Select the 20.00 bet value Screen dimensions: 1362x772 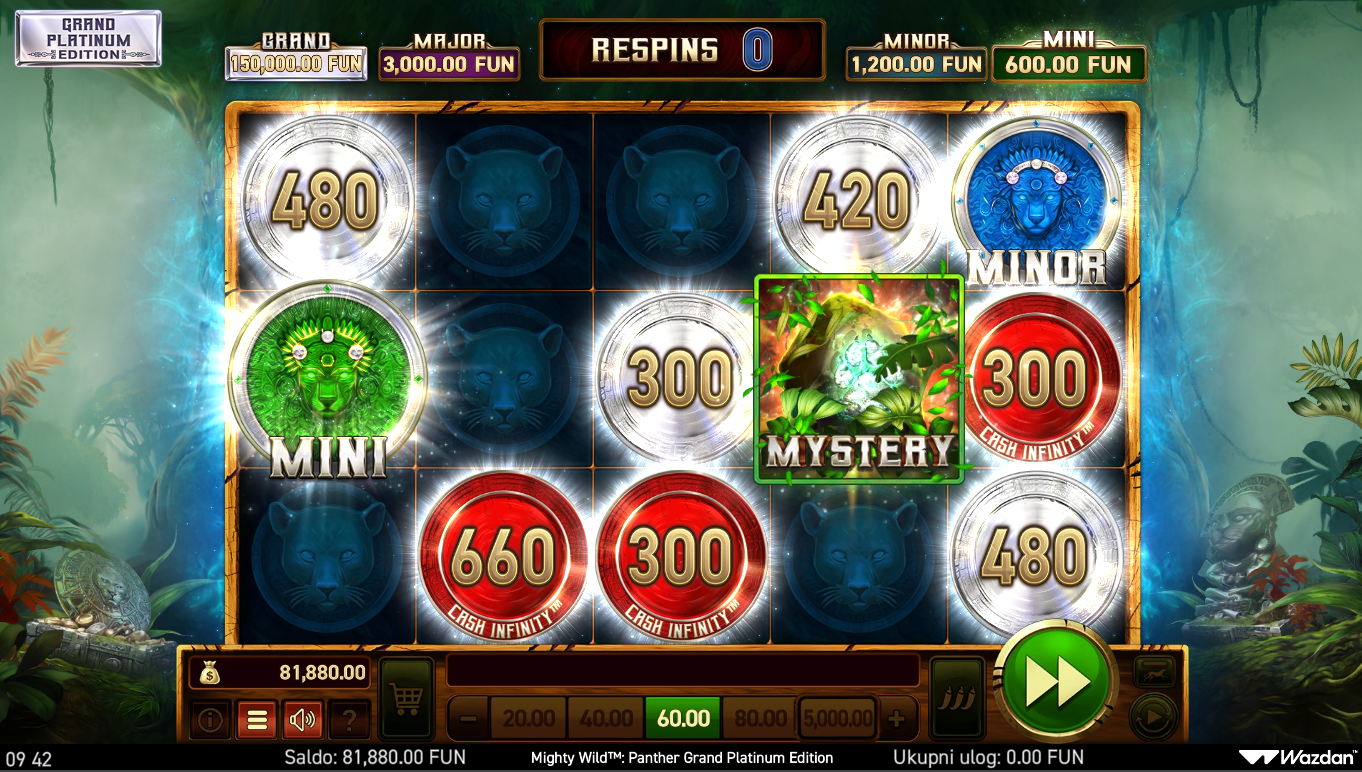tap(529, 718)
